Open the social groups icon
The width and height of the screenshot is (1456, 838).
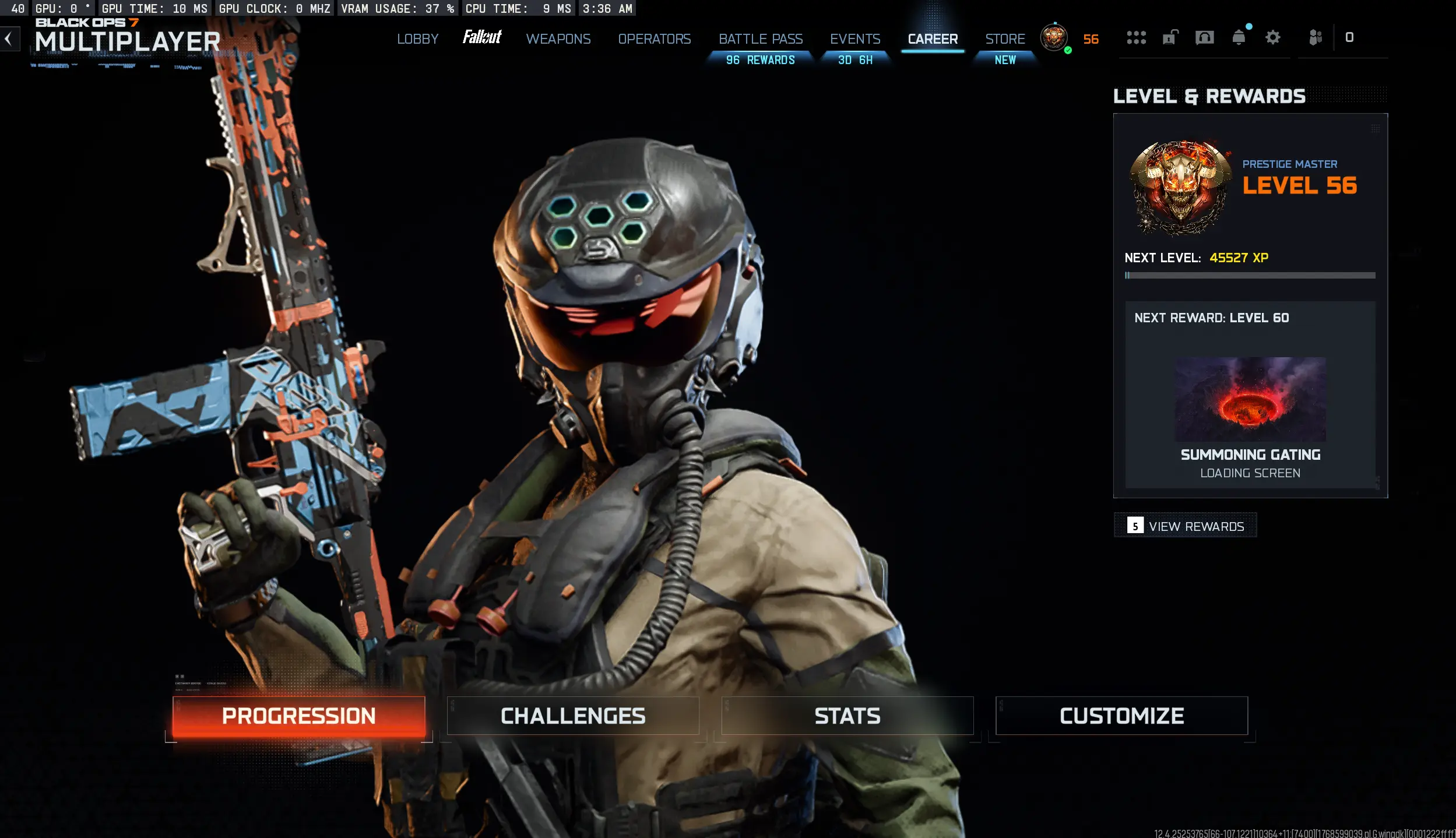coord(1315,37)
